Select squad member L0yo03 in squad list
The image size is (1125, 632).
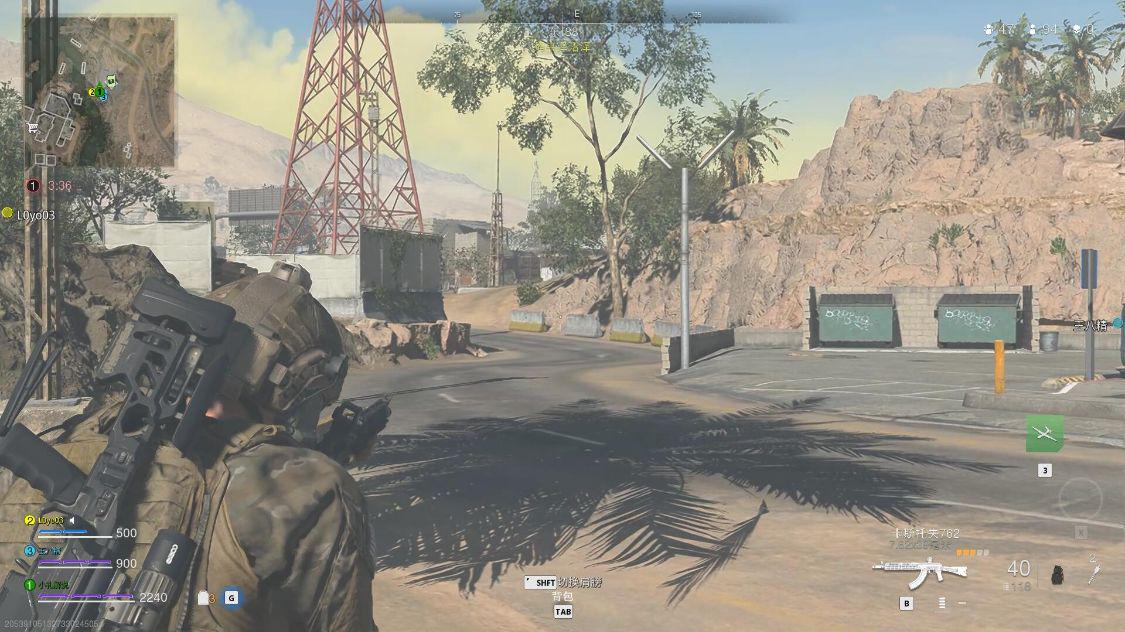coord(50,521)
